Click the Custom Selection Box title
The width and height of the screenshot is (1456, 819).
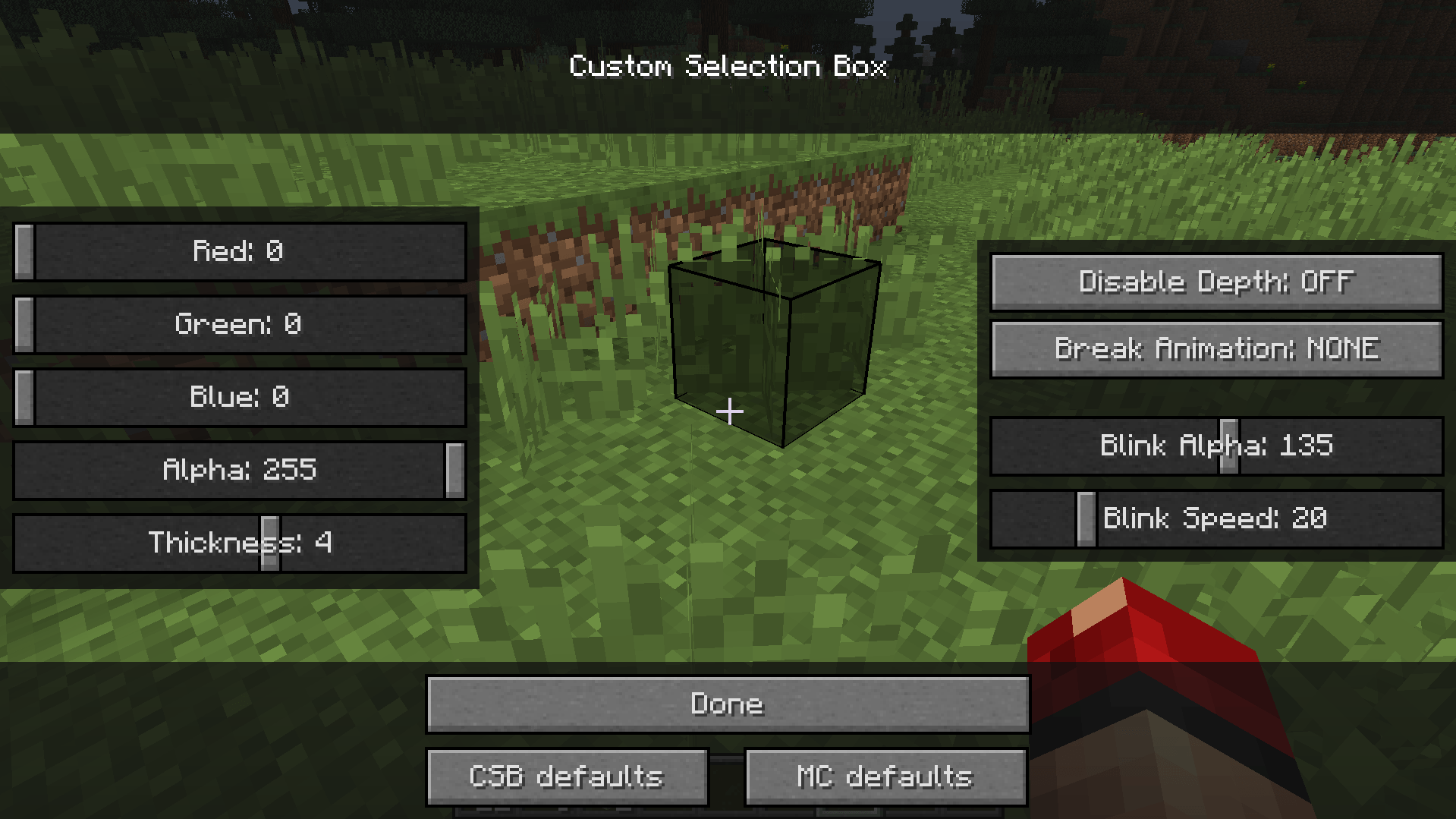(728, 66)
